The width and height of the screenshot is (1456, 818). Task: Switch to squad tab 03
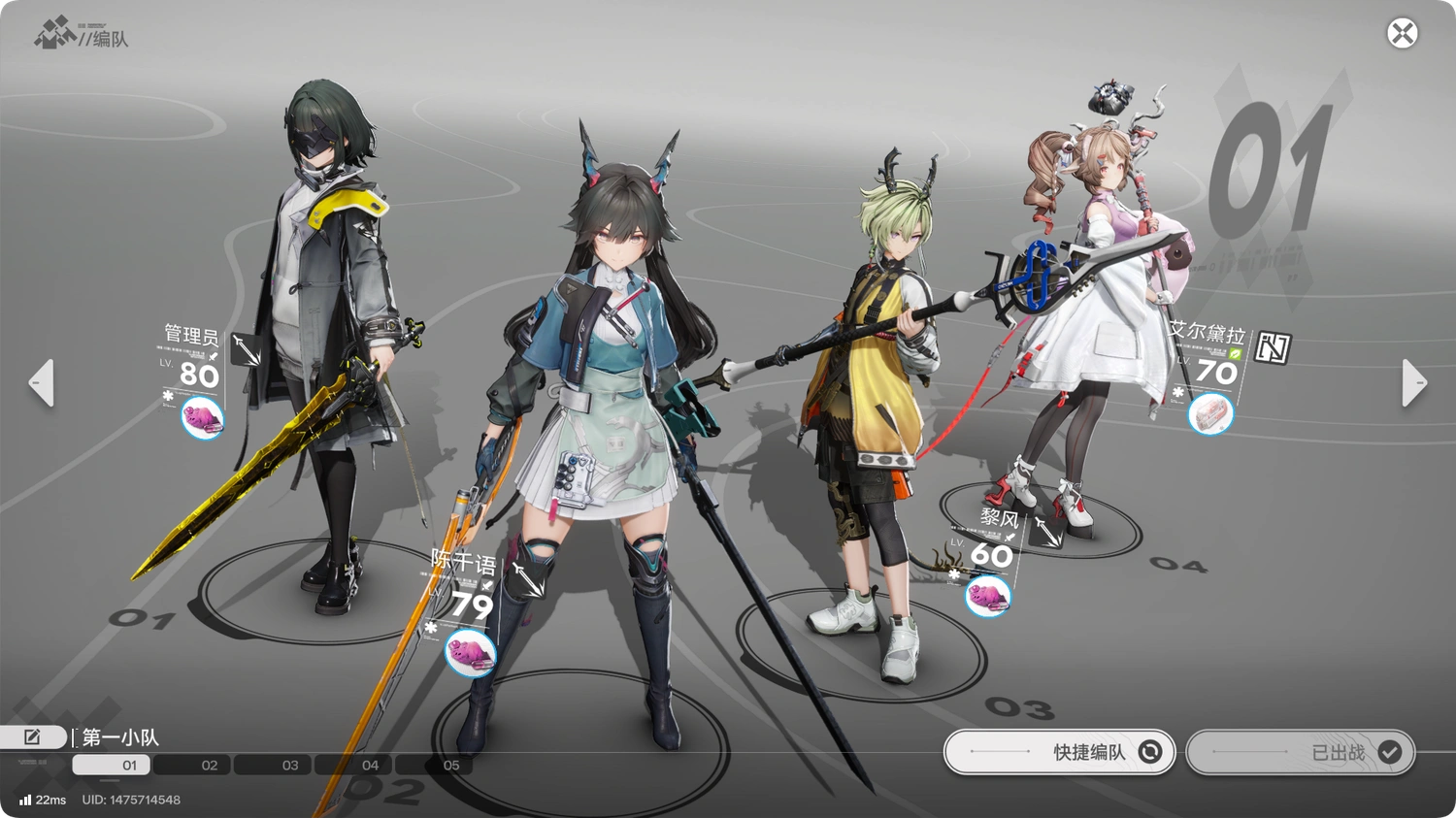(x=273, y=766)
